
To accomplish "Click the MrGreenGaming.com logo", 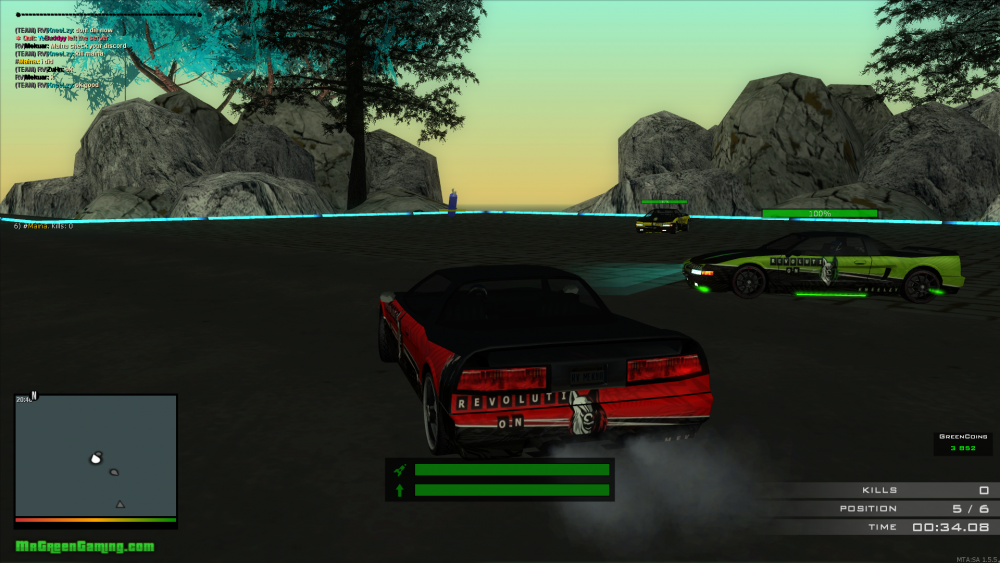I will pos(85,547).
